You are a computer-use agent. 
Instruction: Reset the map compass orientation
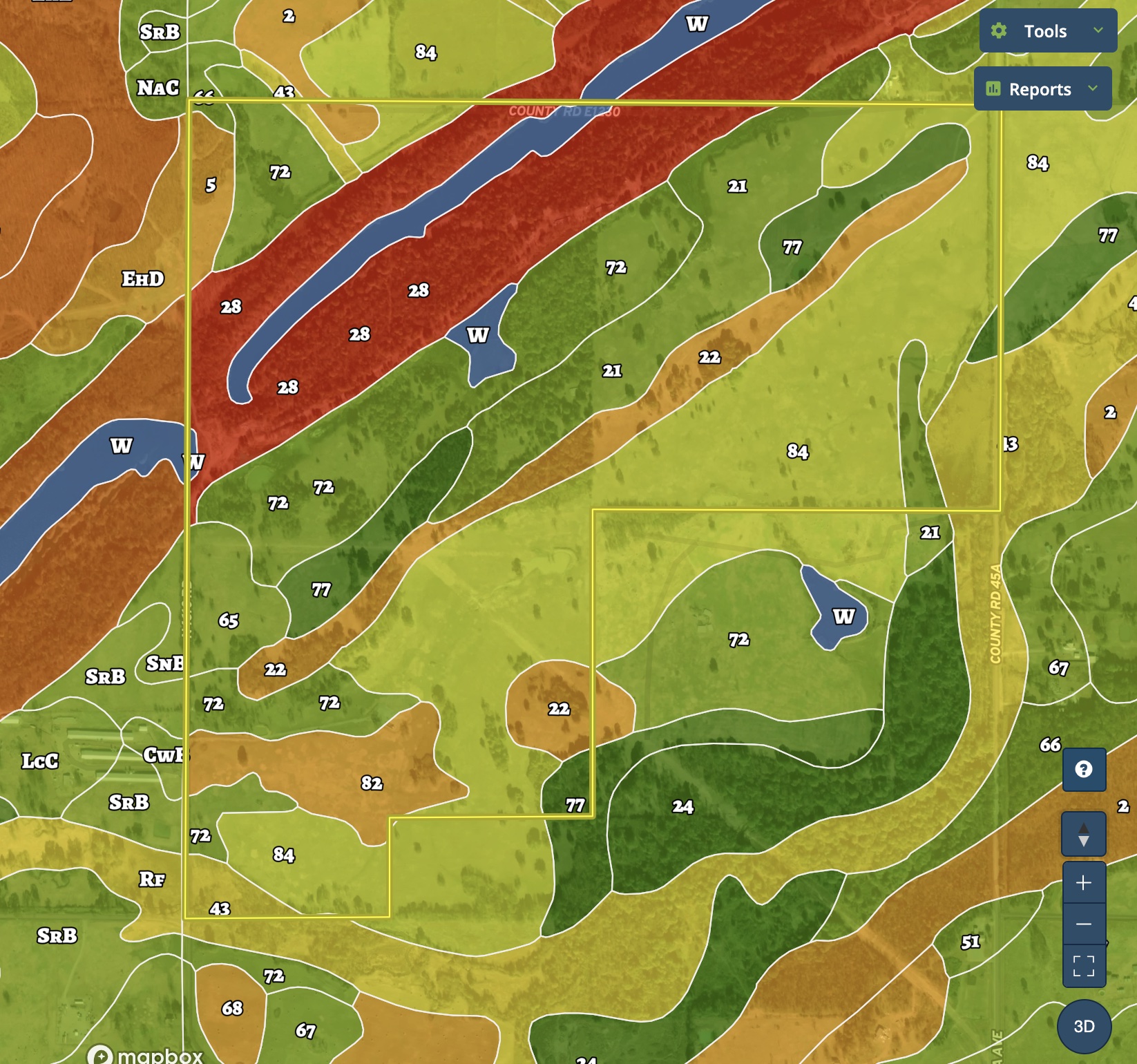(x=1084, y=834)
